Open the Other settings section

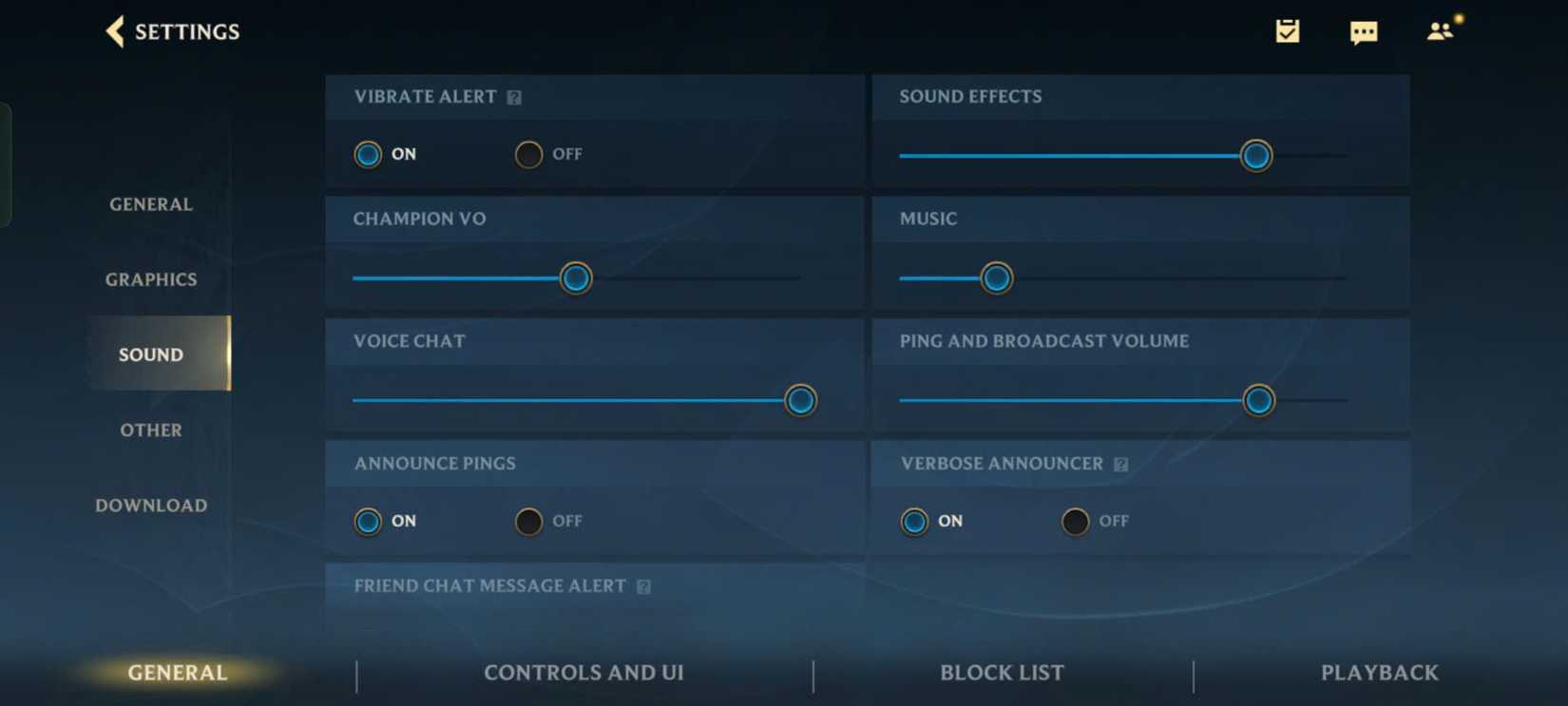tap(150, 429)
